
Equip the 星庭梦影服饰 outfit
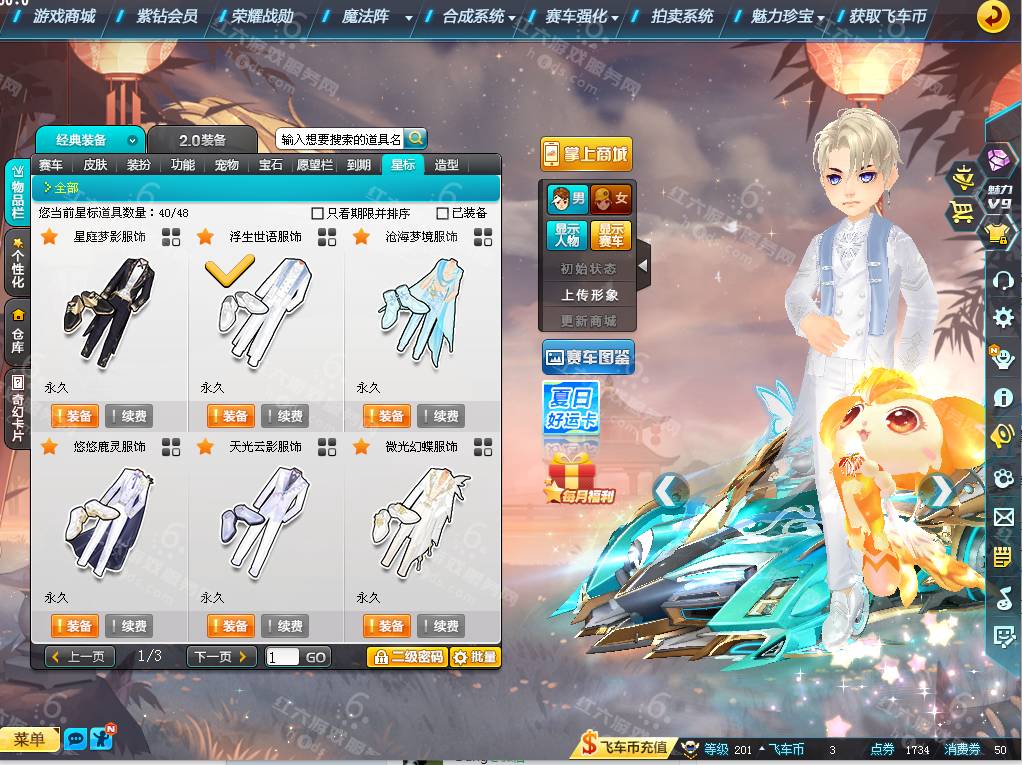(74, 416)
